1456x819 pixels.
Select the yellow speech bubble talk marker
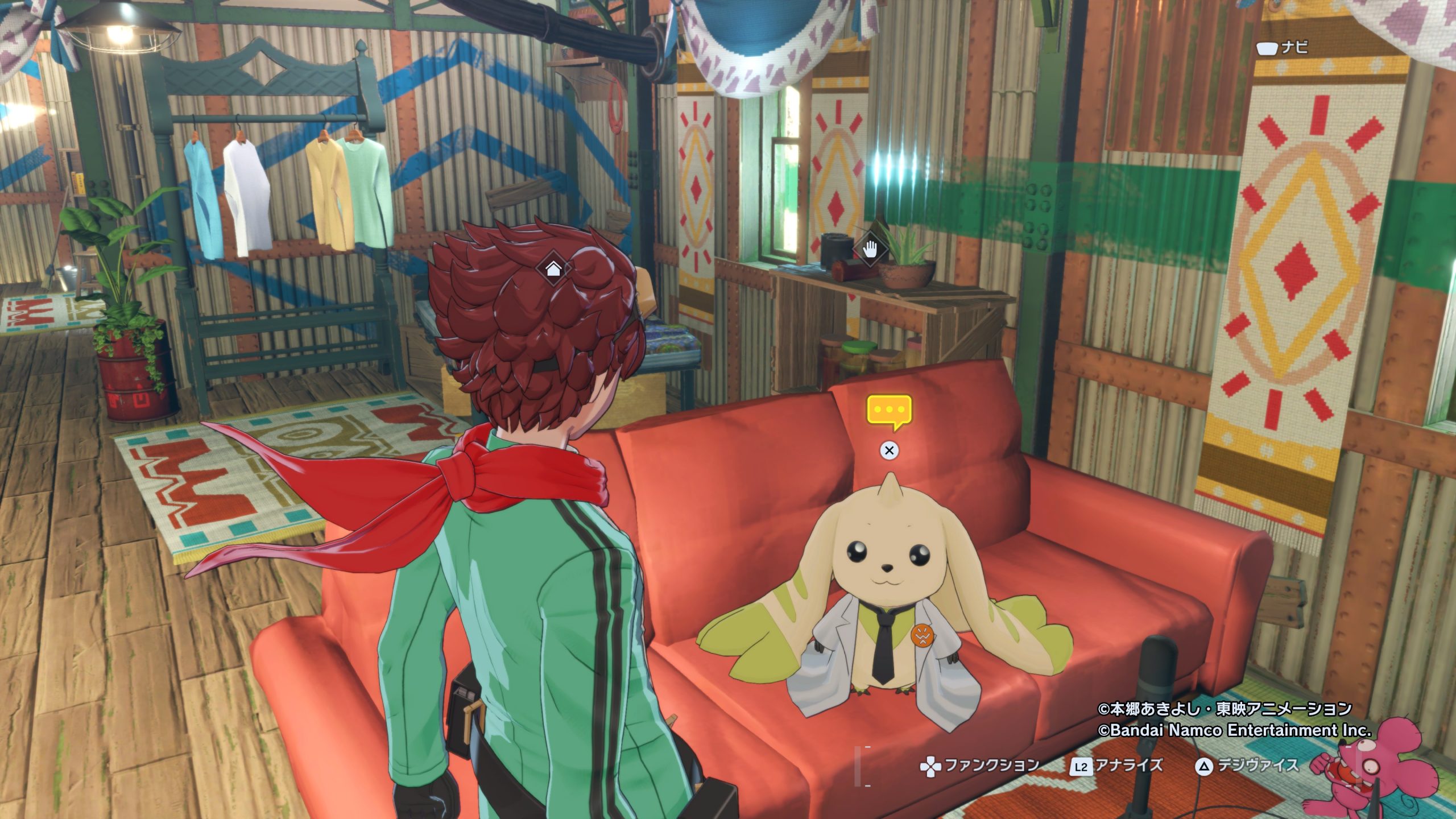click(x=889, y=411)
